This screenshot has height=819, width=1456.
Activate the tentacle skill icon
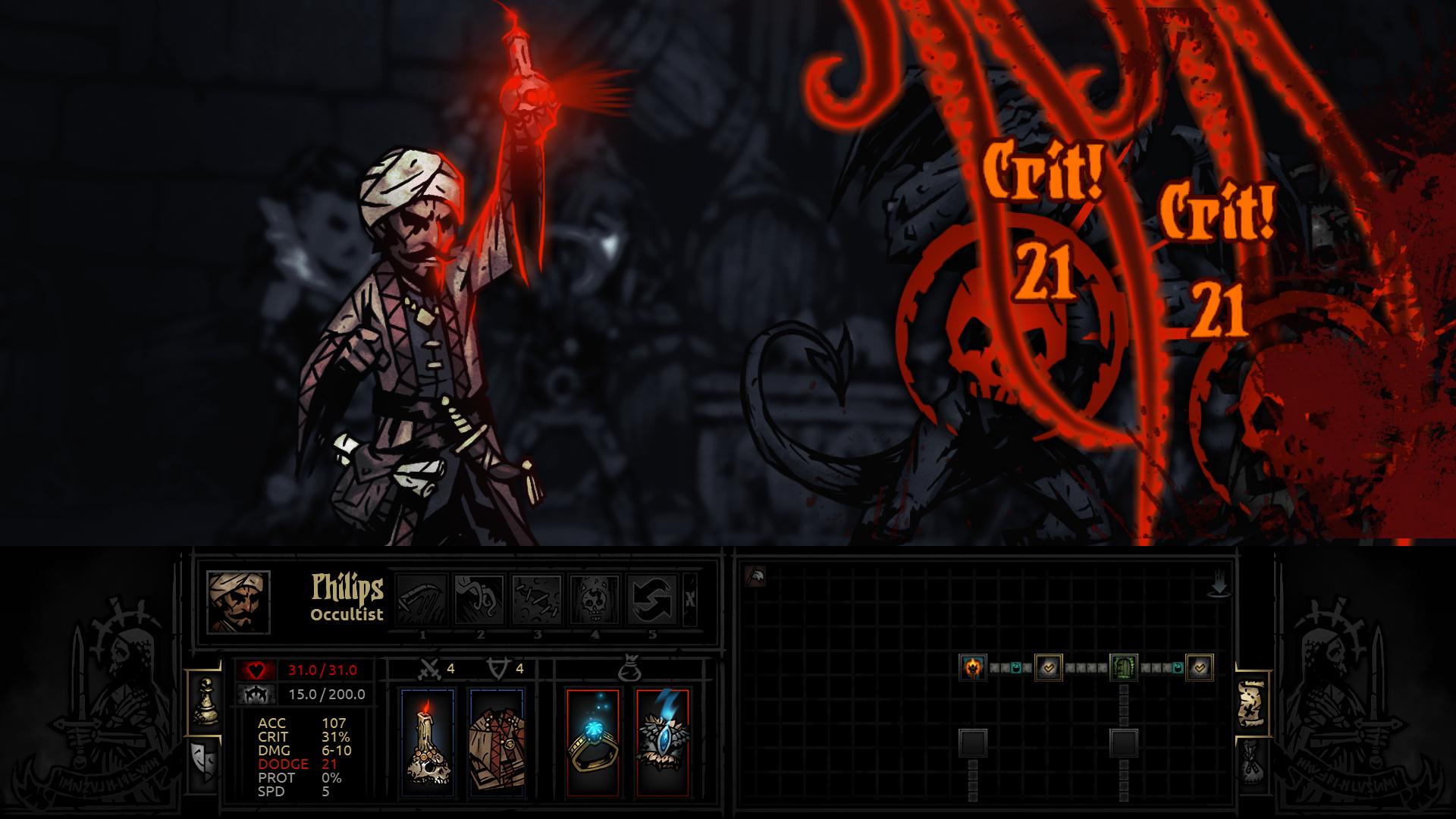click(x=479, y=600)
